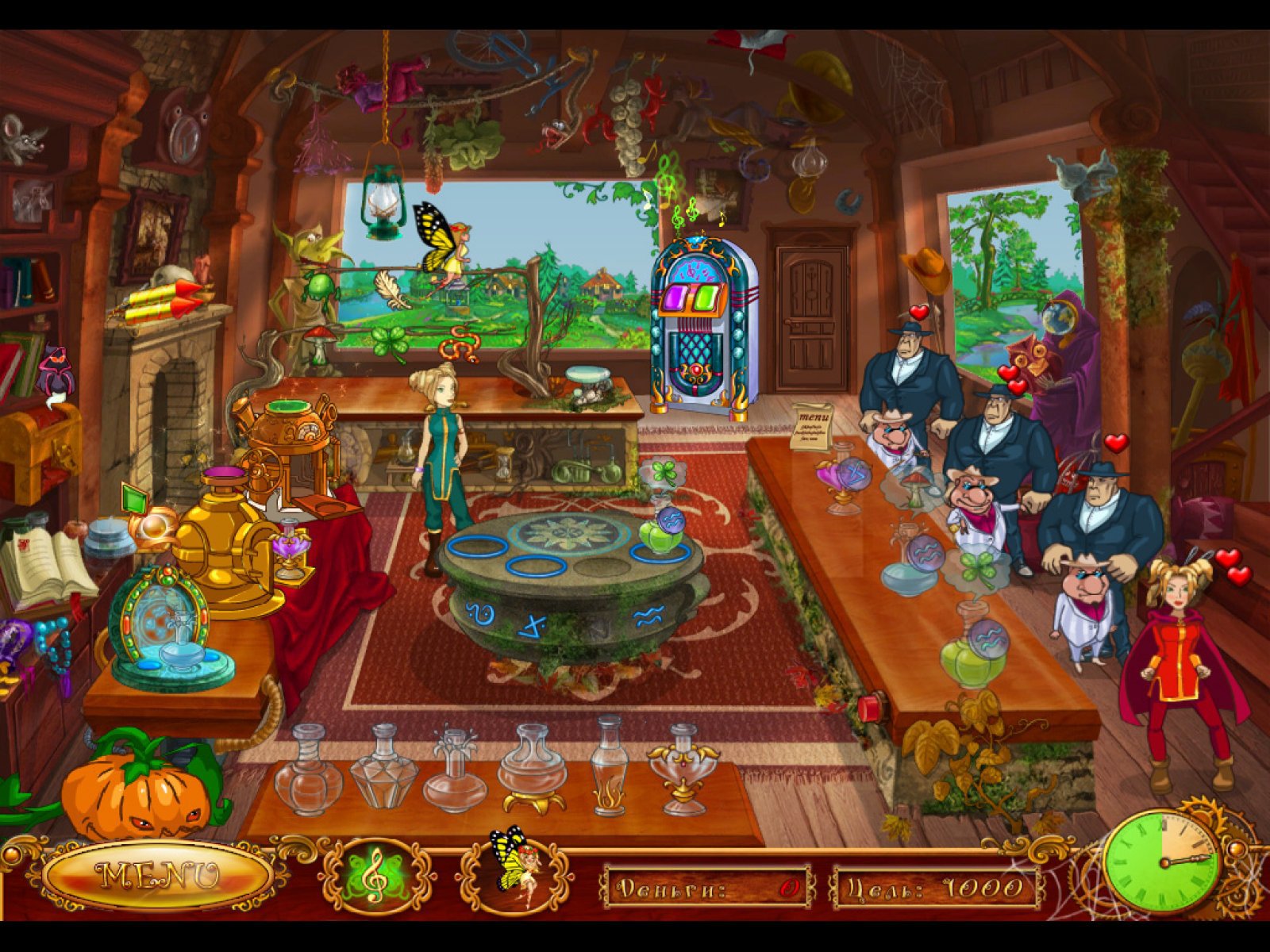
Task: Choose the slim flower-topped empty bottle
Action: click(x=455, y=770)
